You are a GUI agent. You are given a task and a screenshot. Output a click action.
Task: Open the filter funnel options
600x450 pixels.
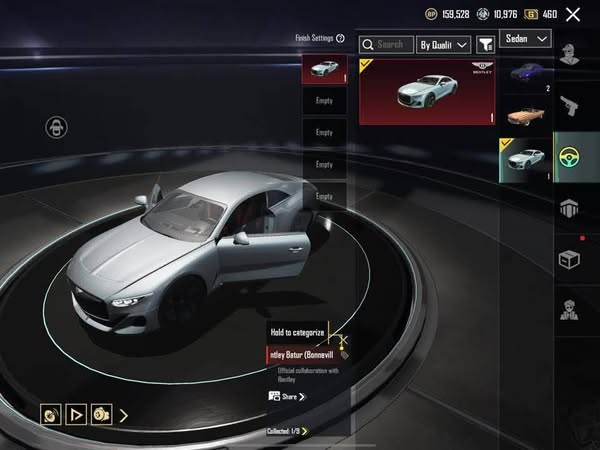coord(485,44)
